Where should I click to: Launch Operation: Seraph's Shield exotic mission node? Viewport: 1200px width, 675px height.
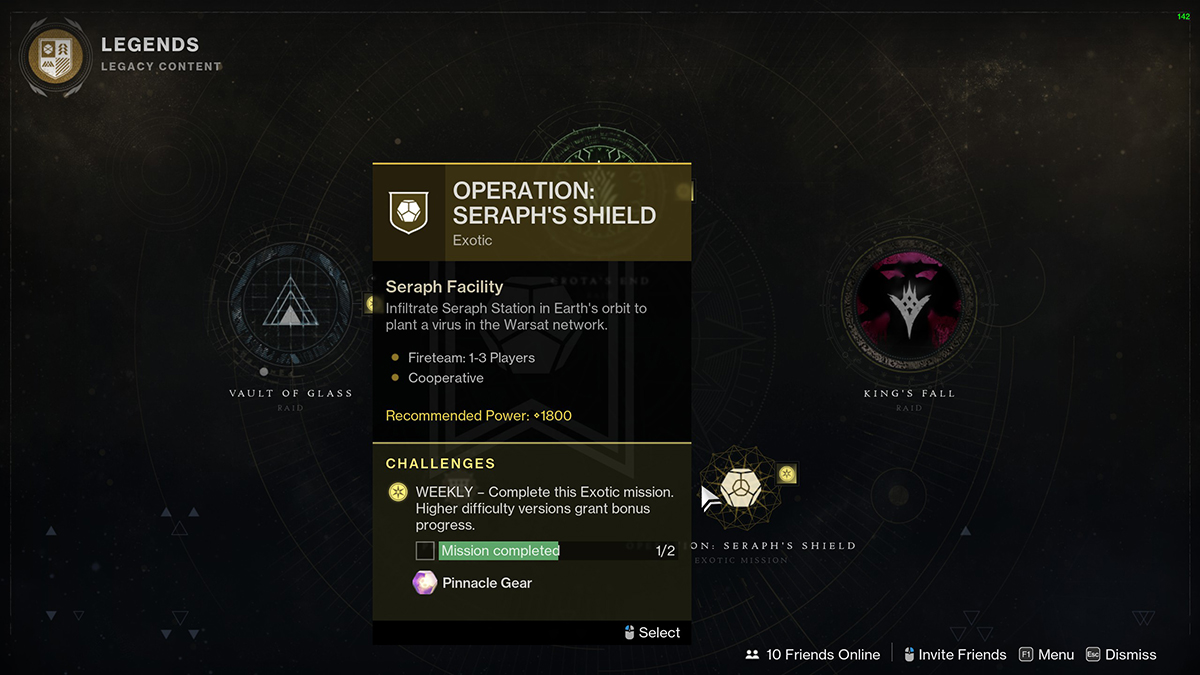(741, 488)
